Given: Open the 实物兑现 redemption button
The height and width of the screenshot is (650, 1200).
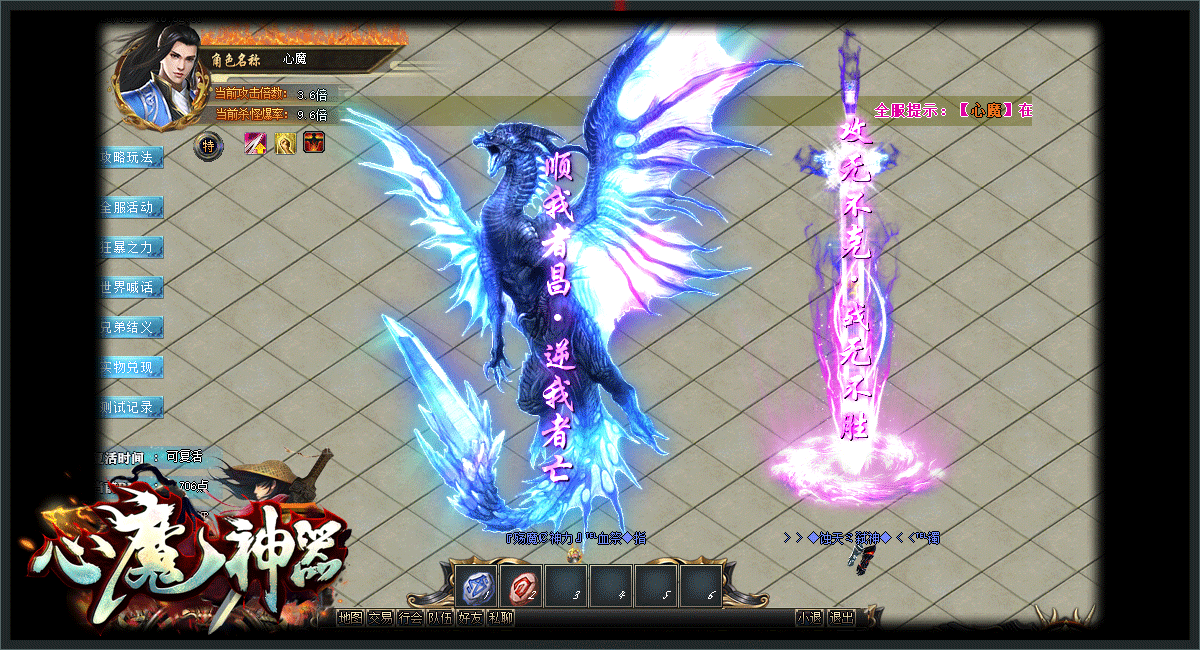Looking at the screenshot, I should (130, 368).
